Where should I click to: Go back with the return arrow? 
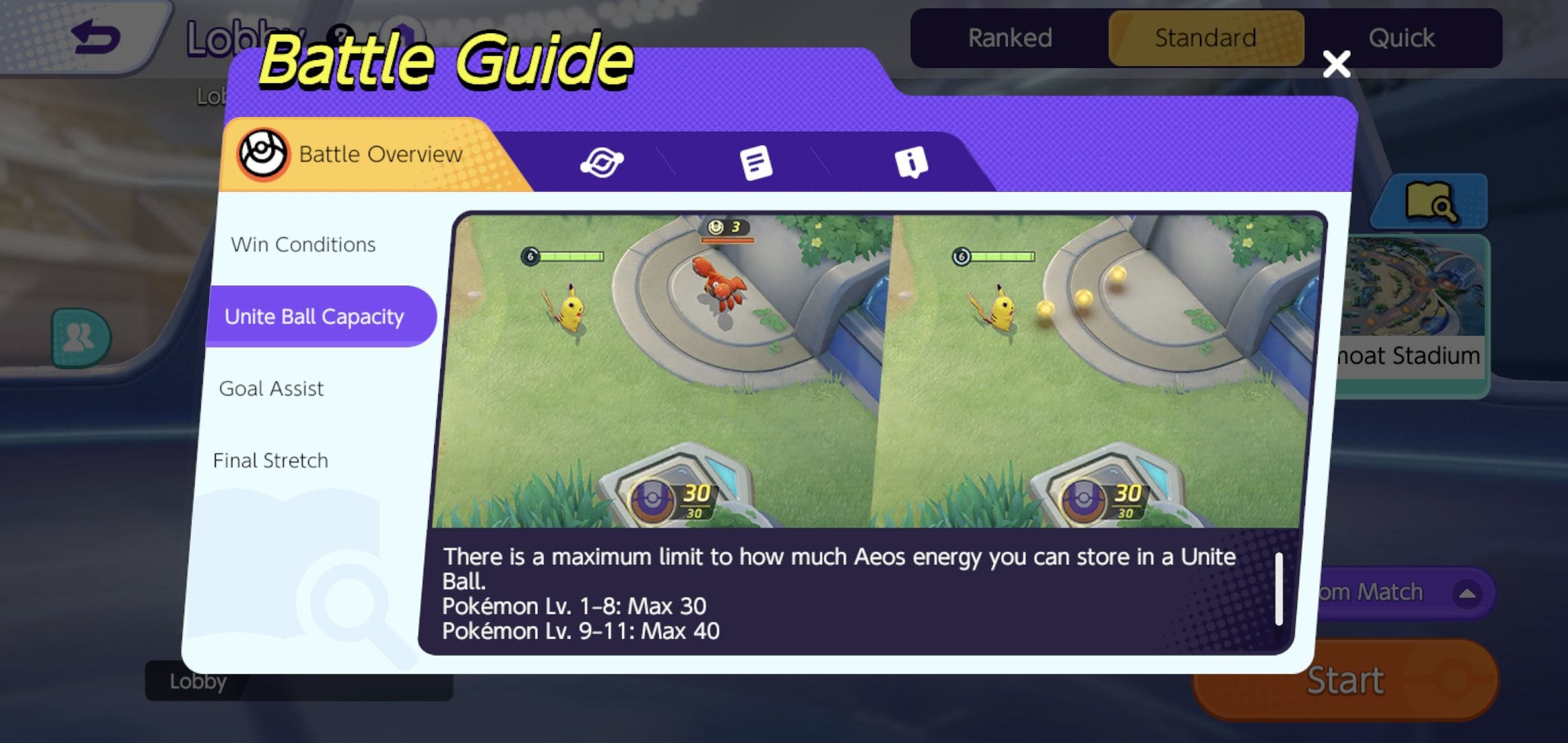(x=96, y=38)
